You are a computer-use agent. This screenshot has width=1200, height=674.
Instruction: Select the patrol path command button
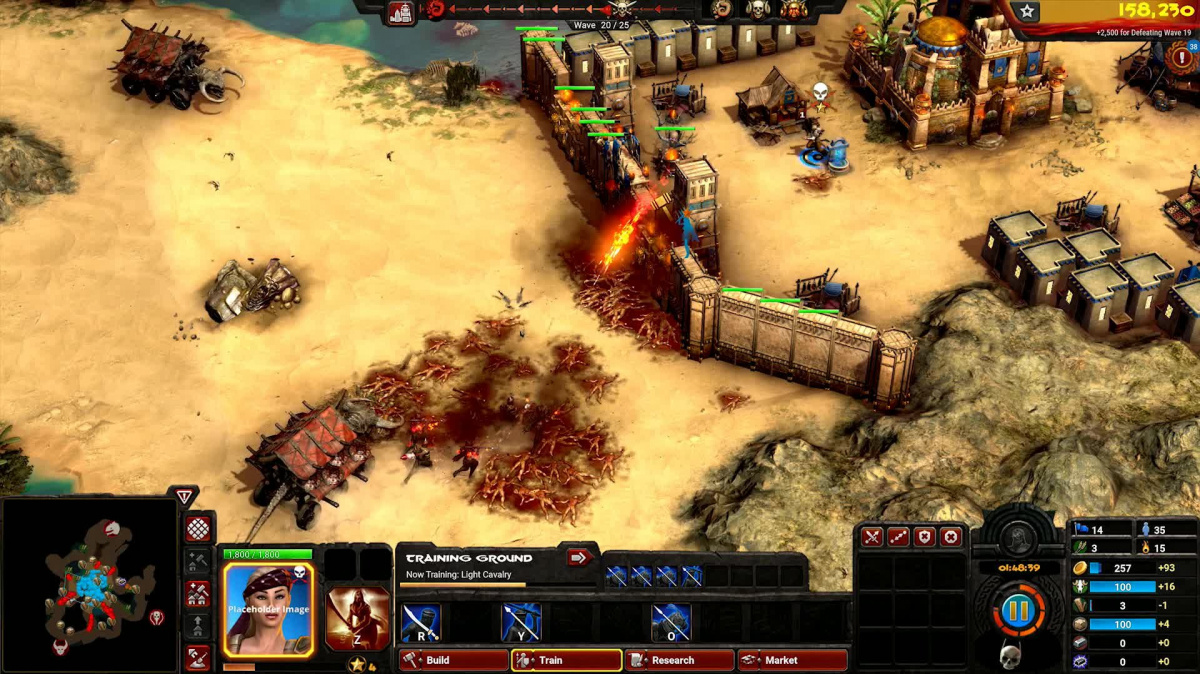pyautogui.click(x=899, y=537)
